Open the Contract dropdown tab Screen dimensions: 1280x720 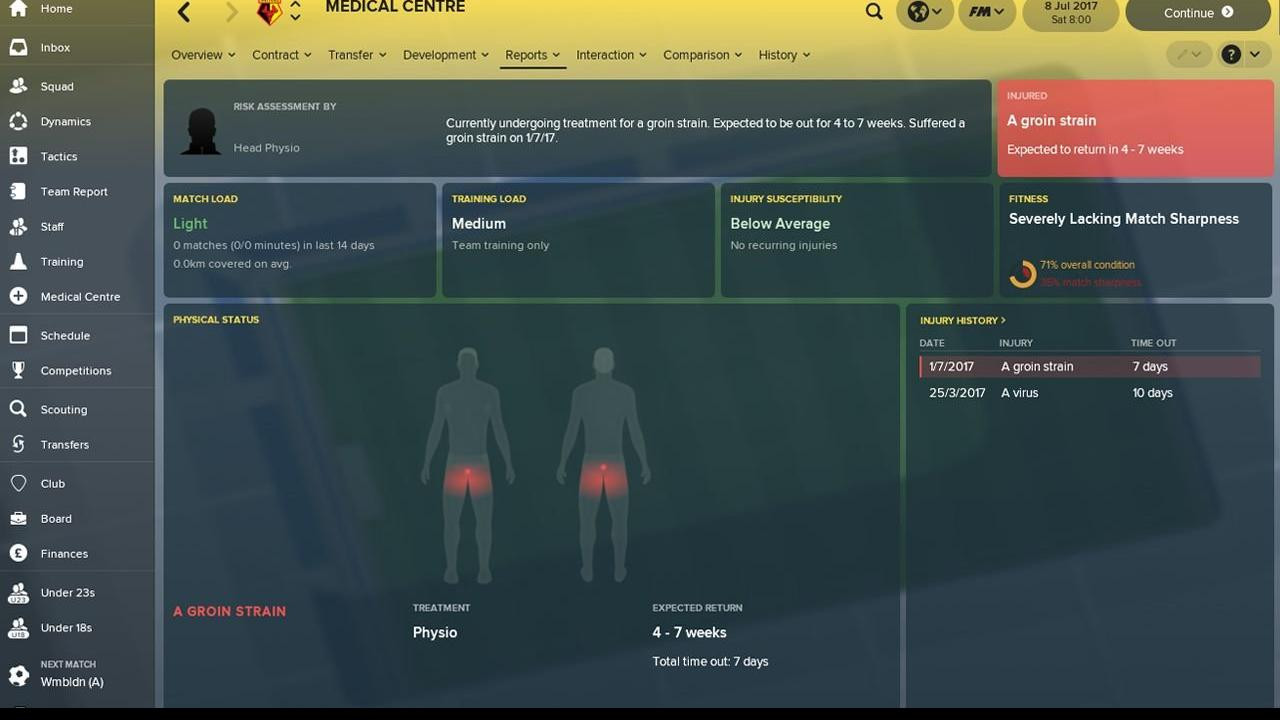point(281,55)
